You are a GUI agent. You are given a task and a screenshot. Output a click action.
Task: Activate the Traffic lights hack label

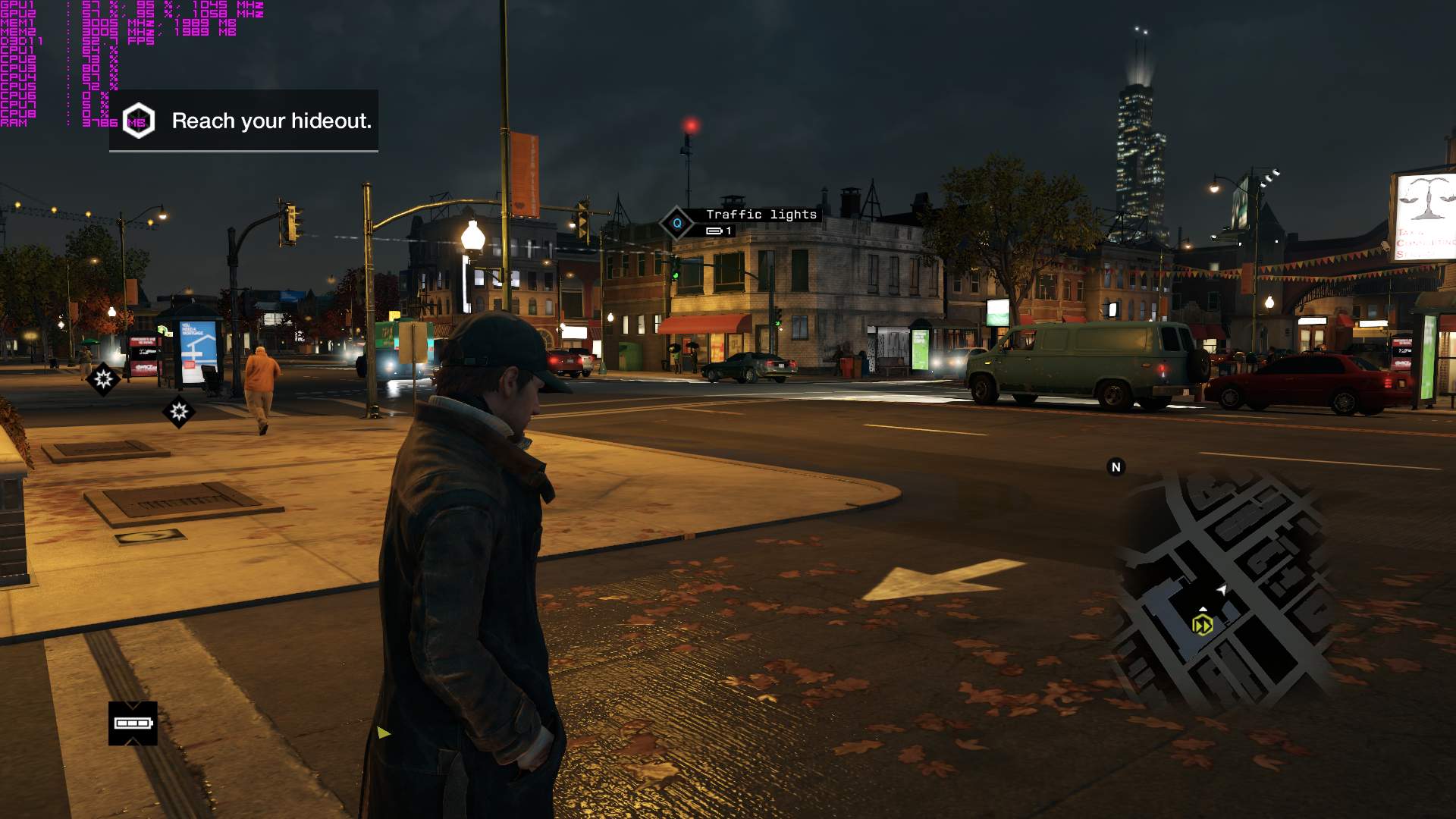pos(761,215)
